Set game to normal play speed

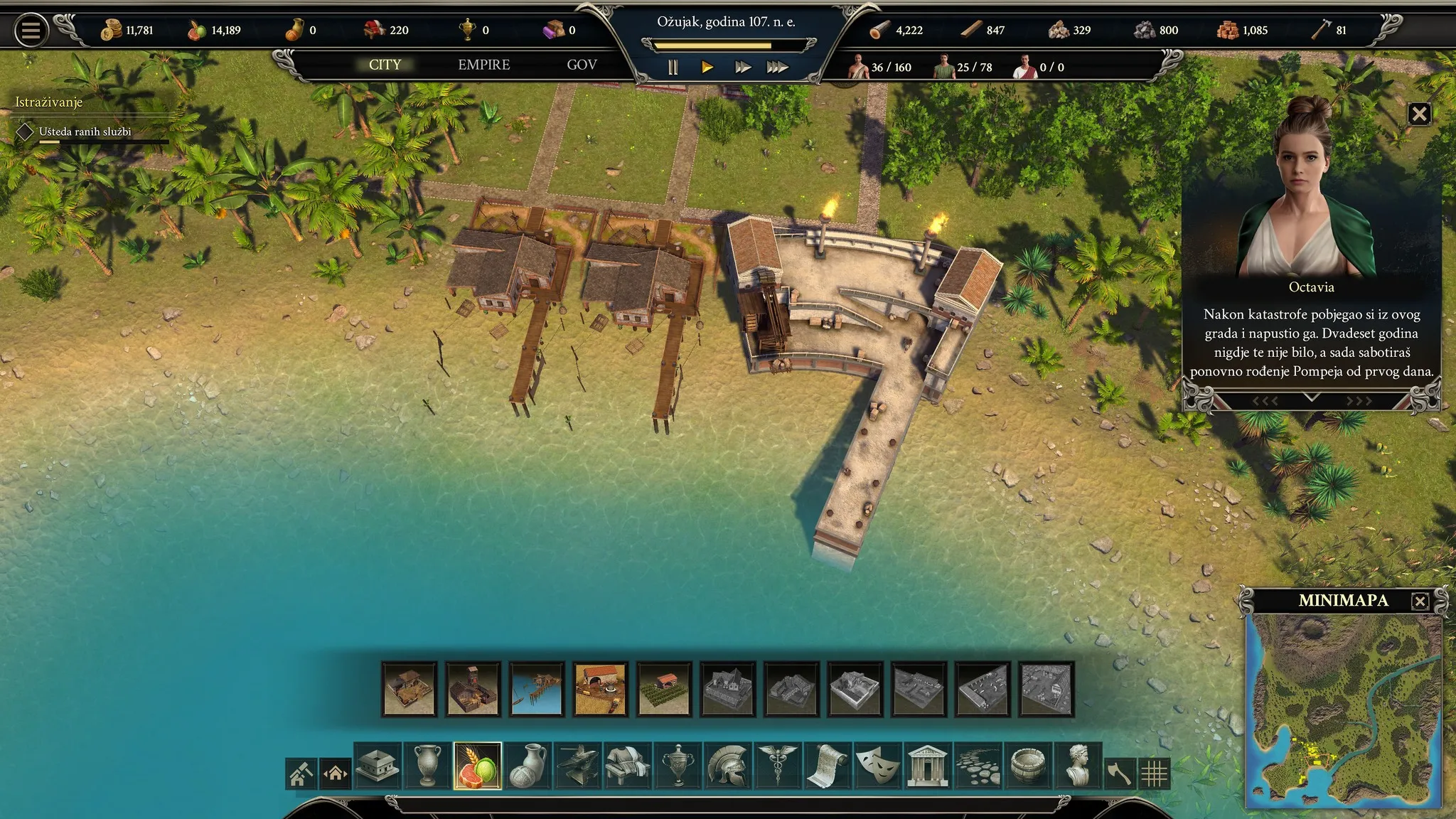coord(707,68)
